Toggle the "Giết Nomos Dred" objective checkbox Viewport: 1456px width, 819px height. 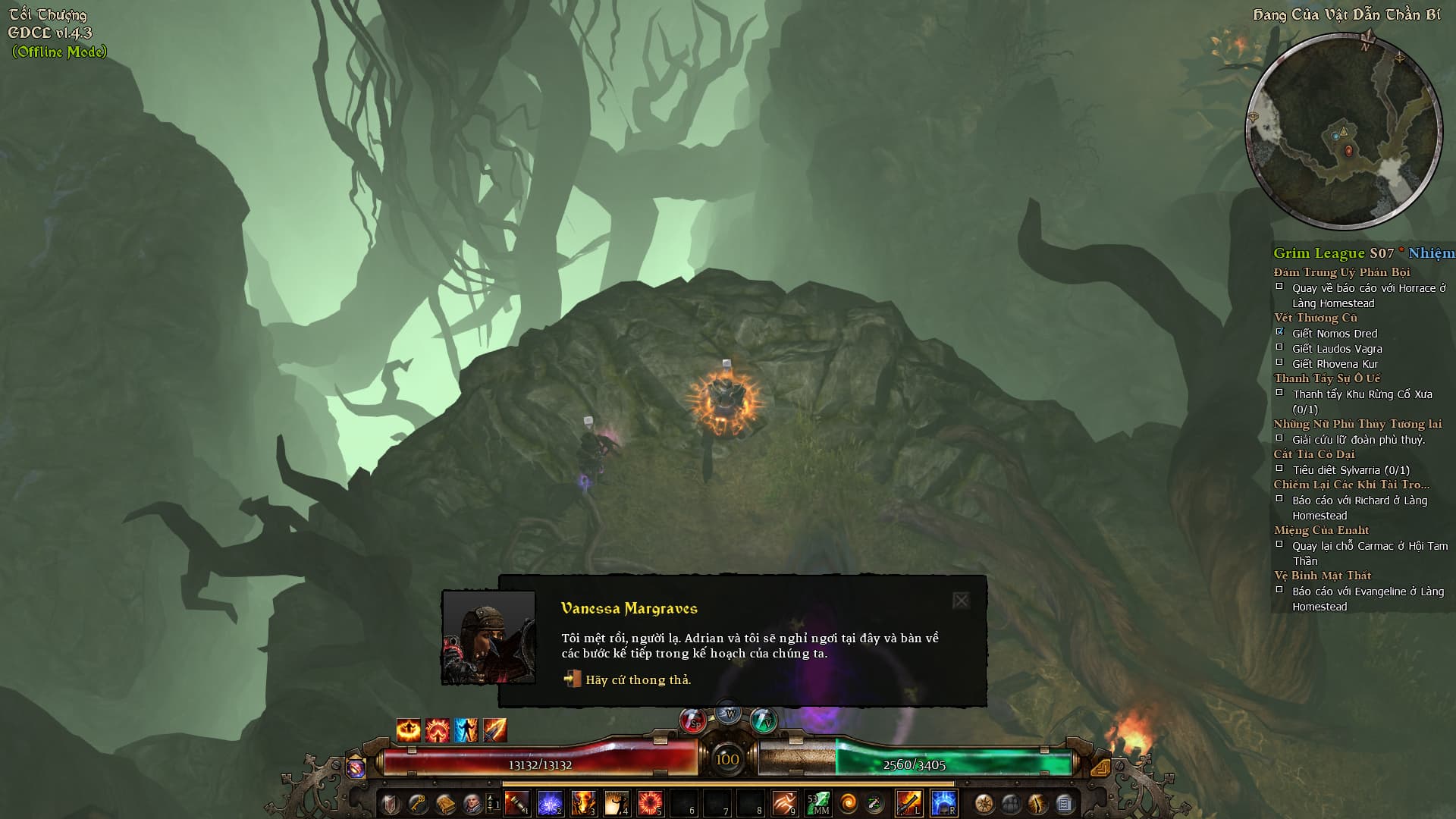[1280, 332]
